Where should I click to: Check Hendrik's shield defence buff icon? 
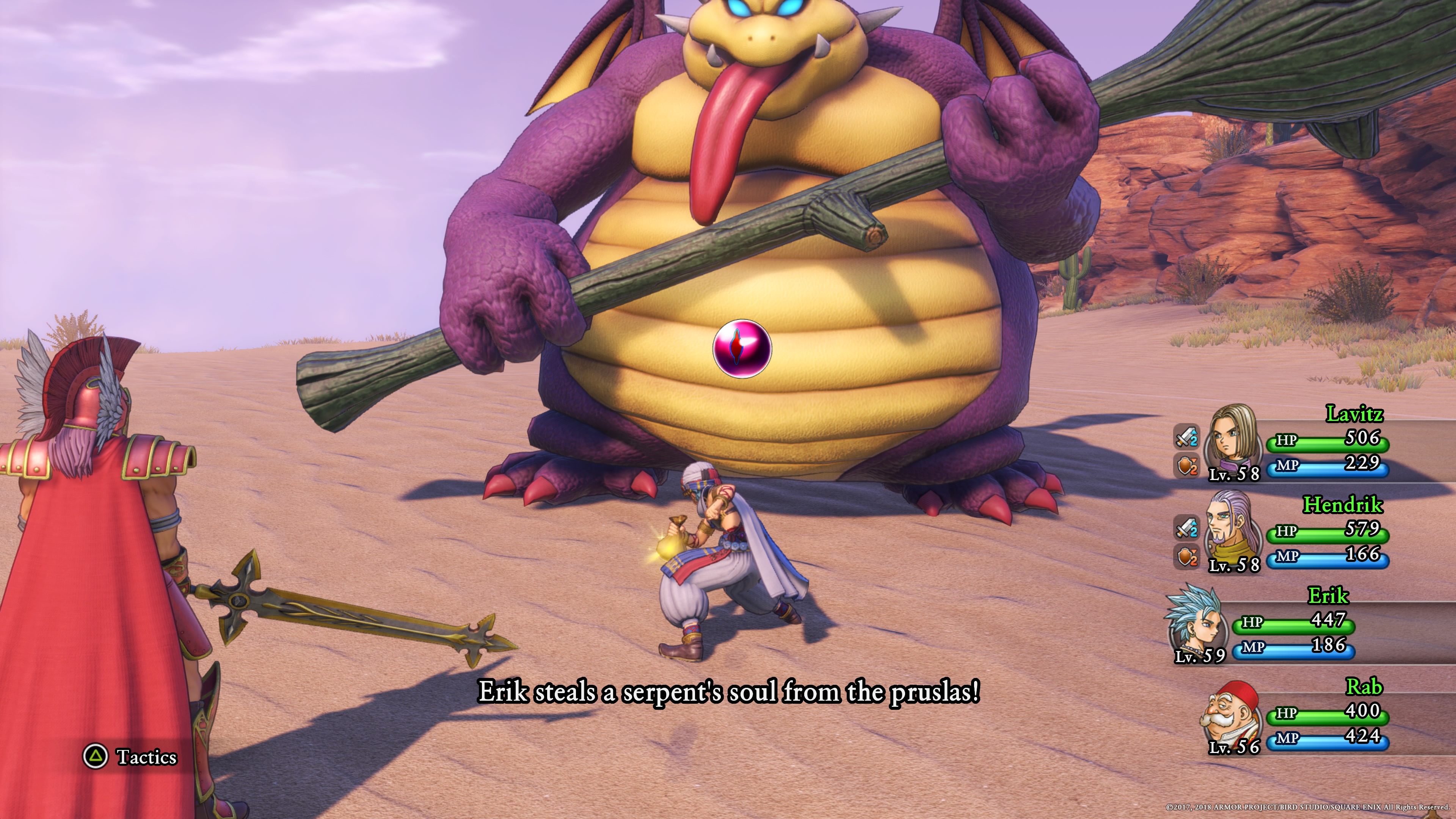pyautogui.click(x=1186, y=557)
